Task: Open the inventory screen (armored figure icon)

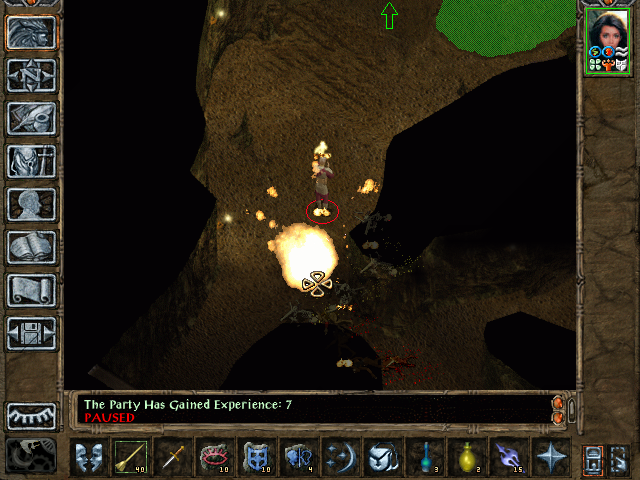Action: pos(31,161)
